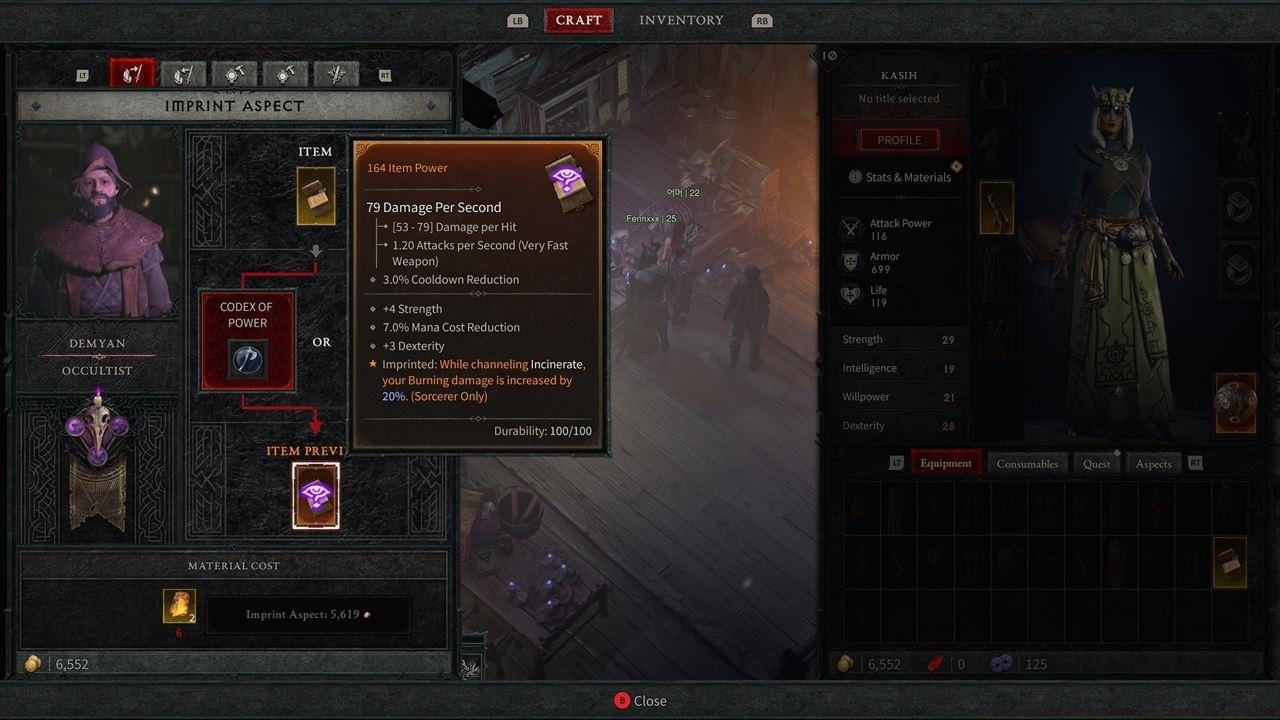Screen dimensions: 1280x720
Task: Select the Extract Aspect occultist icon
Action: [182, 73]
